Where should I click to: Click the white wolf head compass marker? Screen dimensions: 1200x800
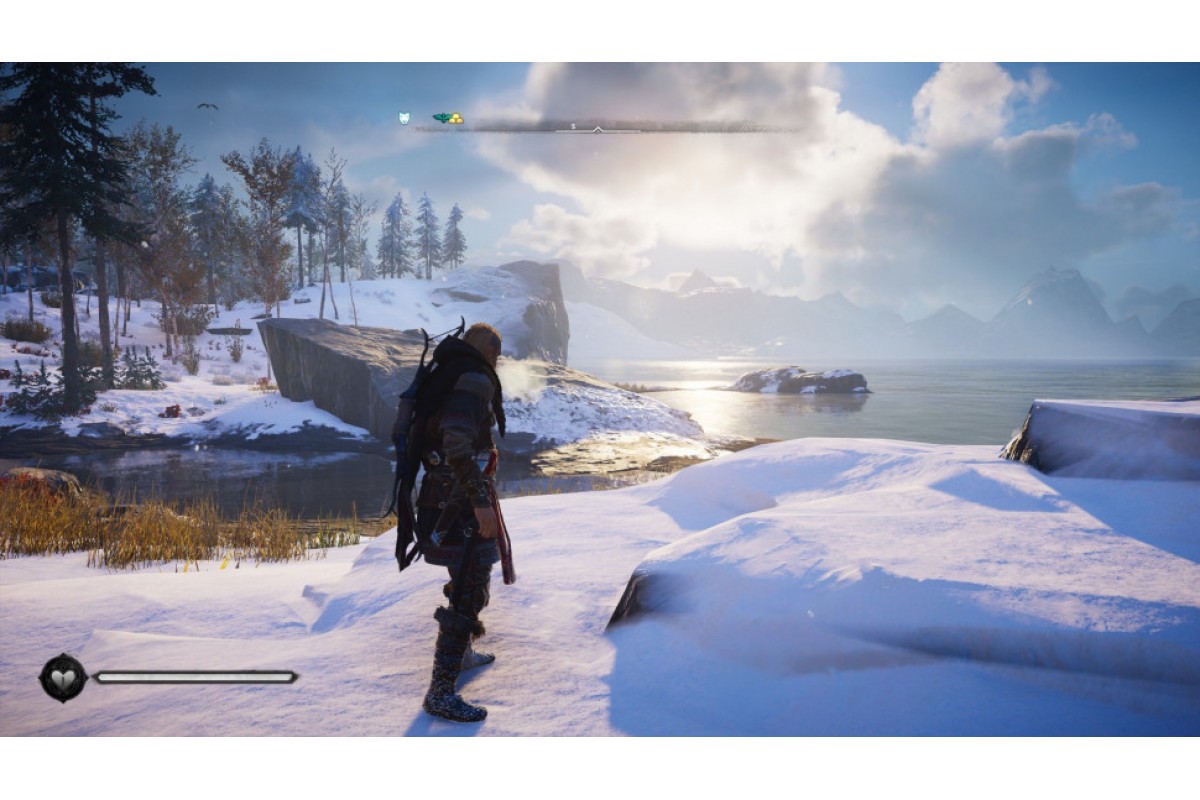[404, 118]
